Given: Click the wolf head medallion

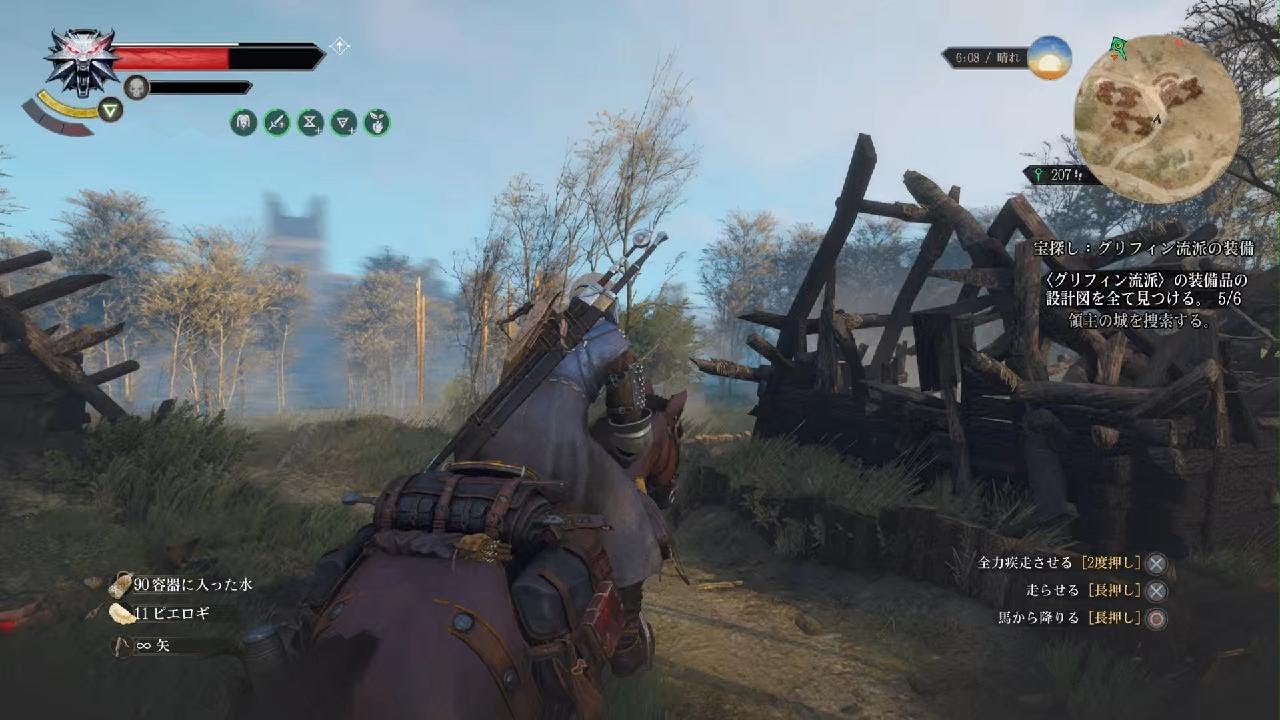Looking at the screenshot, I should pyautogui.click(x=81, y=60).
